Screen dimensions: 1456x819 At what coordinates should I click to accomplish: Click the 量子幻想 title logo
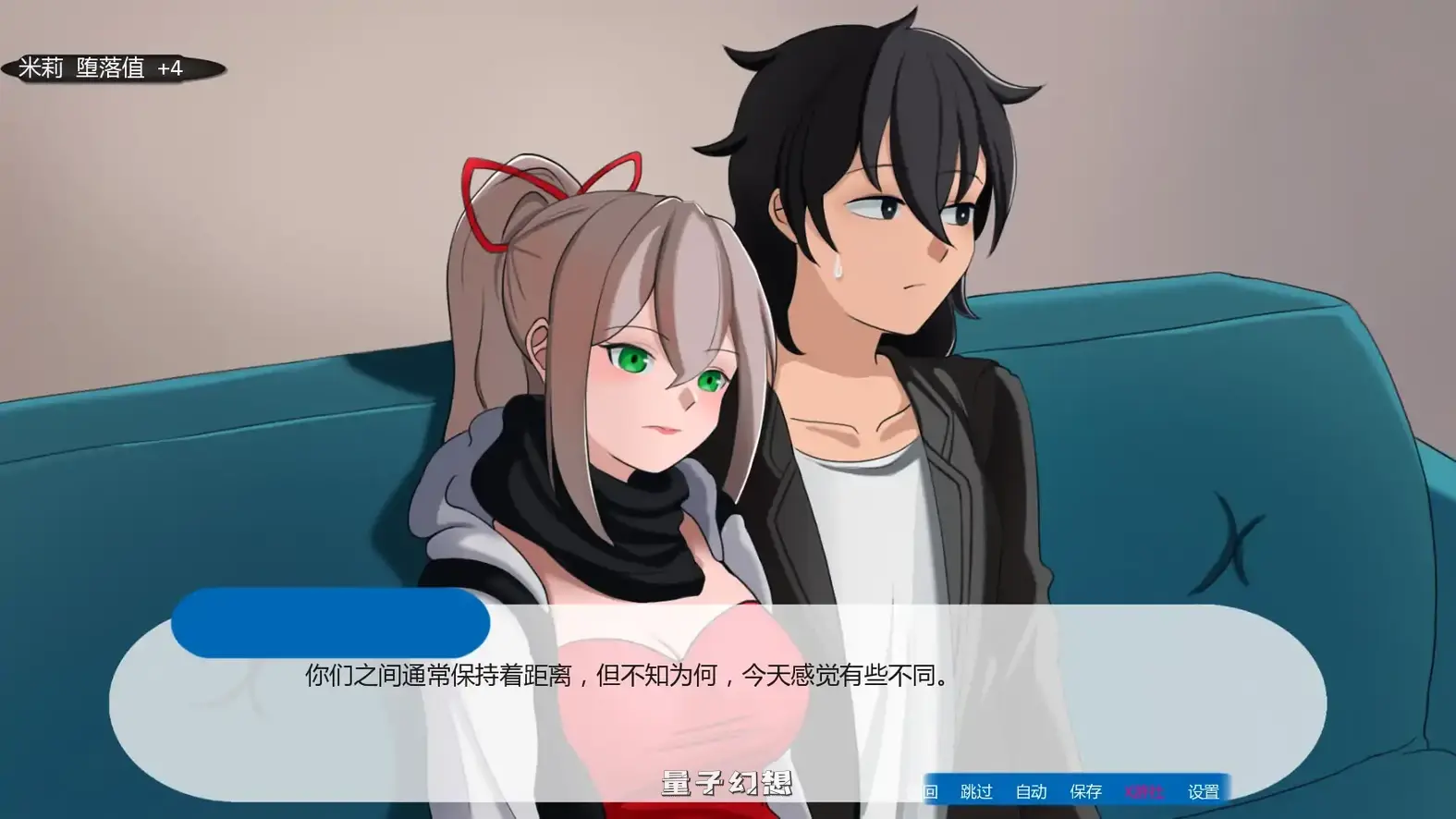tap(727, 781)
